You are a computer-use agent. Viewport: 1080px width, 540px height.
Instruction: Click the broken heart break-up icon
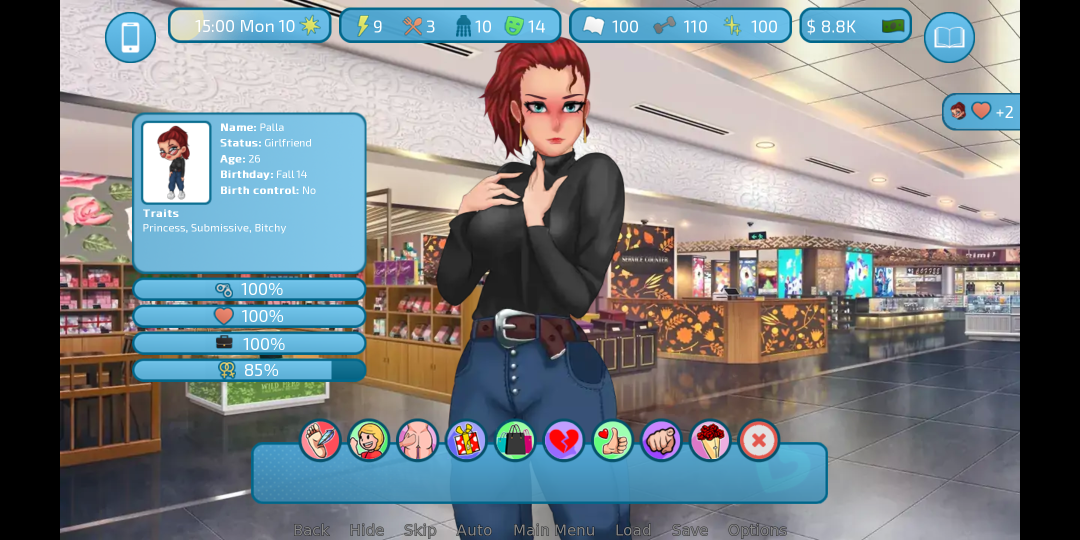[x=563, y=440]
